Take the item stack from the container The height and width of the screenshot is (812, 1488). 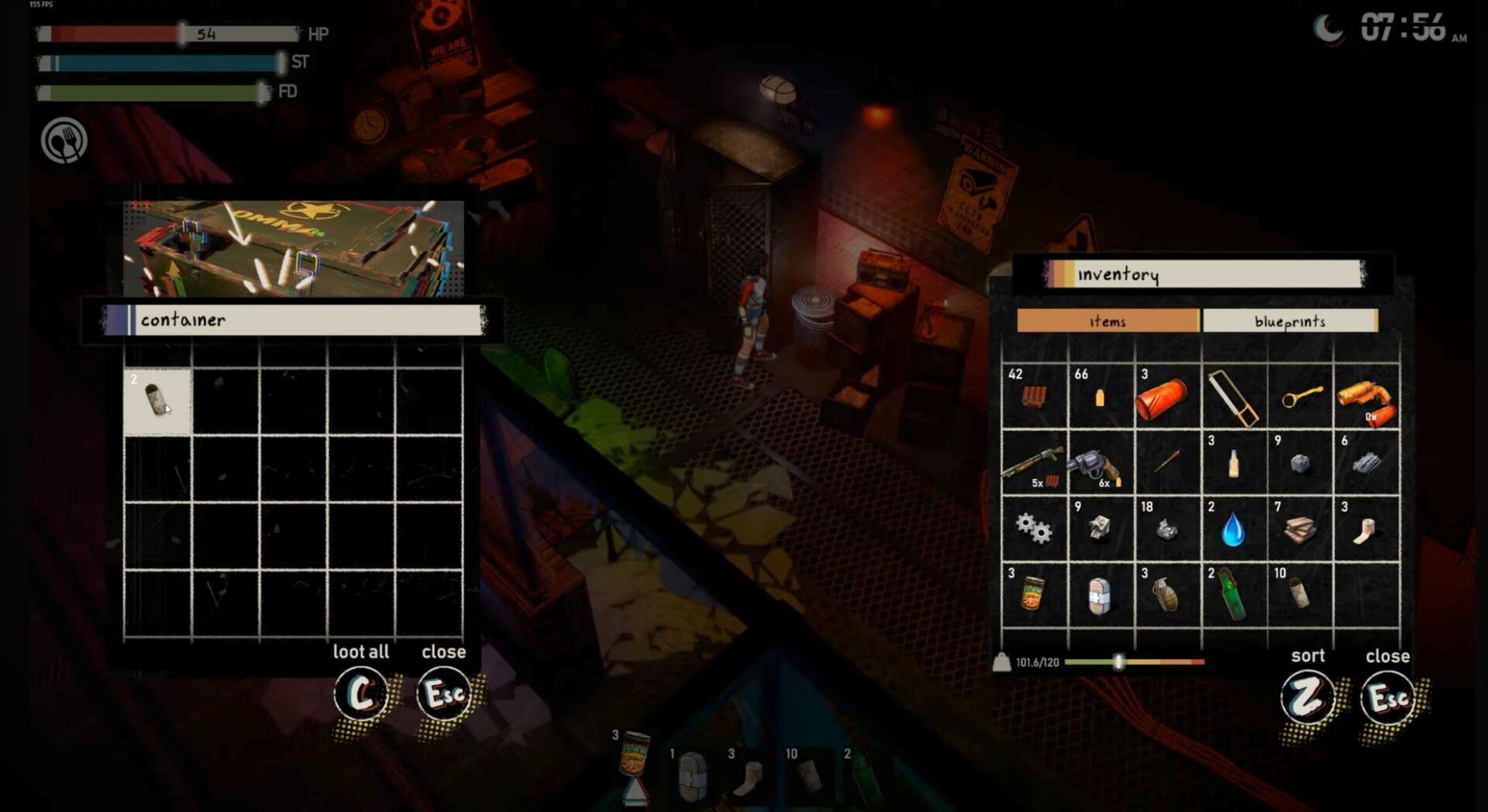[157, 401]
